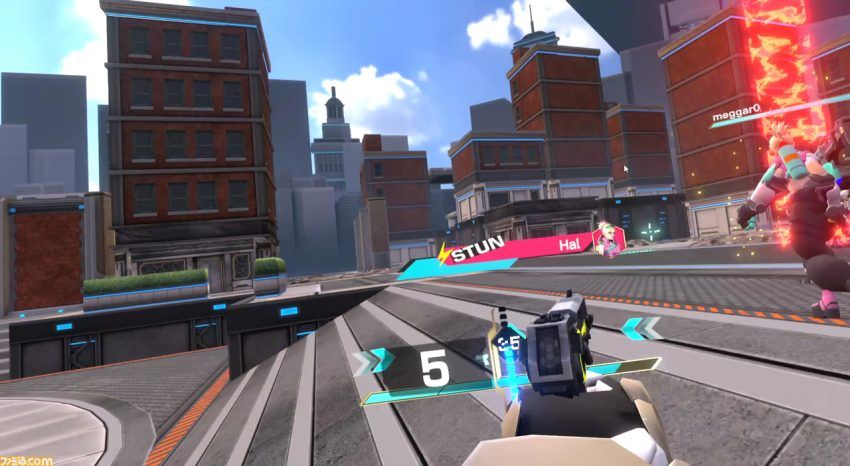The width and height of the screenshot is (850, 466).
Task: Click Hal's character portrait icon
Action: 608,241
